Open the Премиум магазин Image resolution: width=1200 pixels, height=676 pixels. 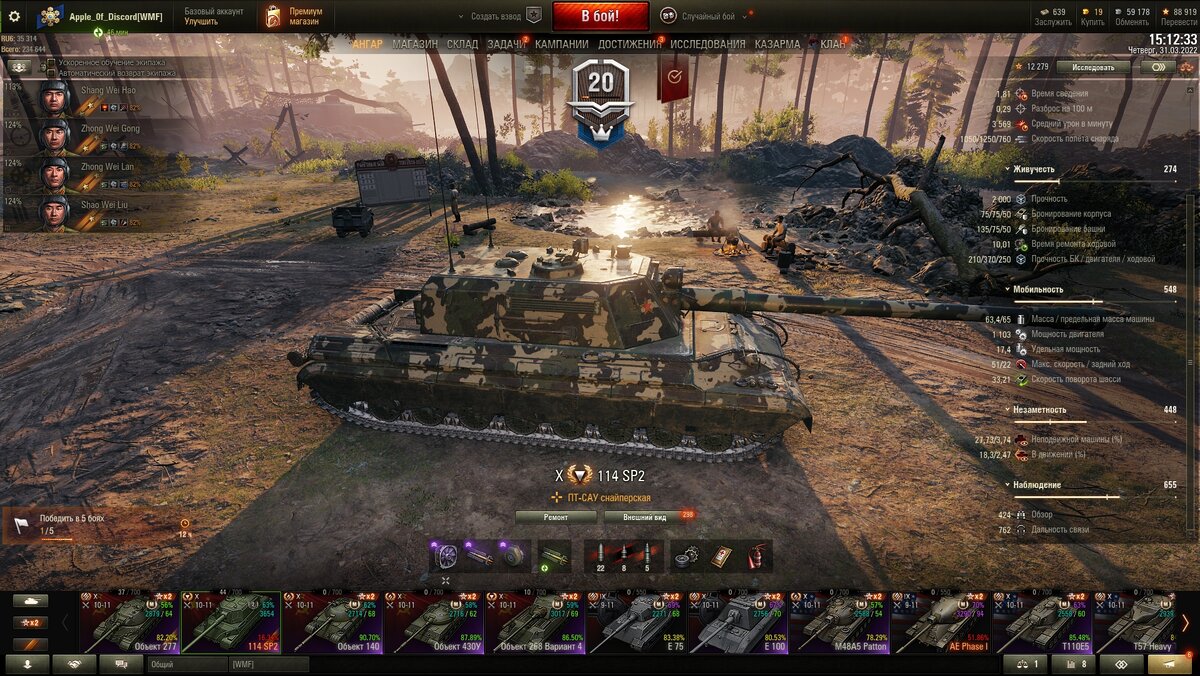coord(295,16)
